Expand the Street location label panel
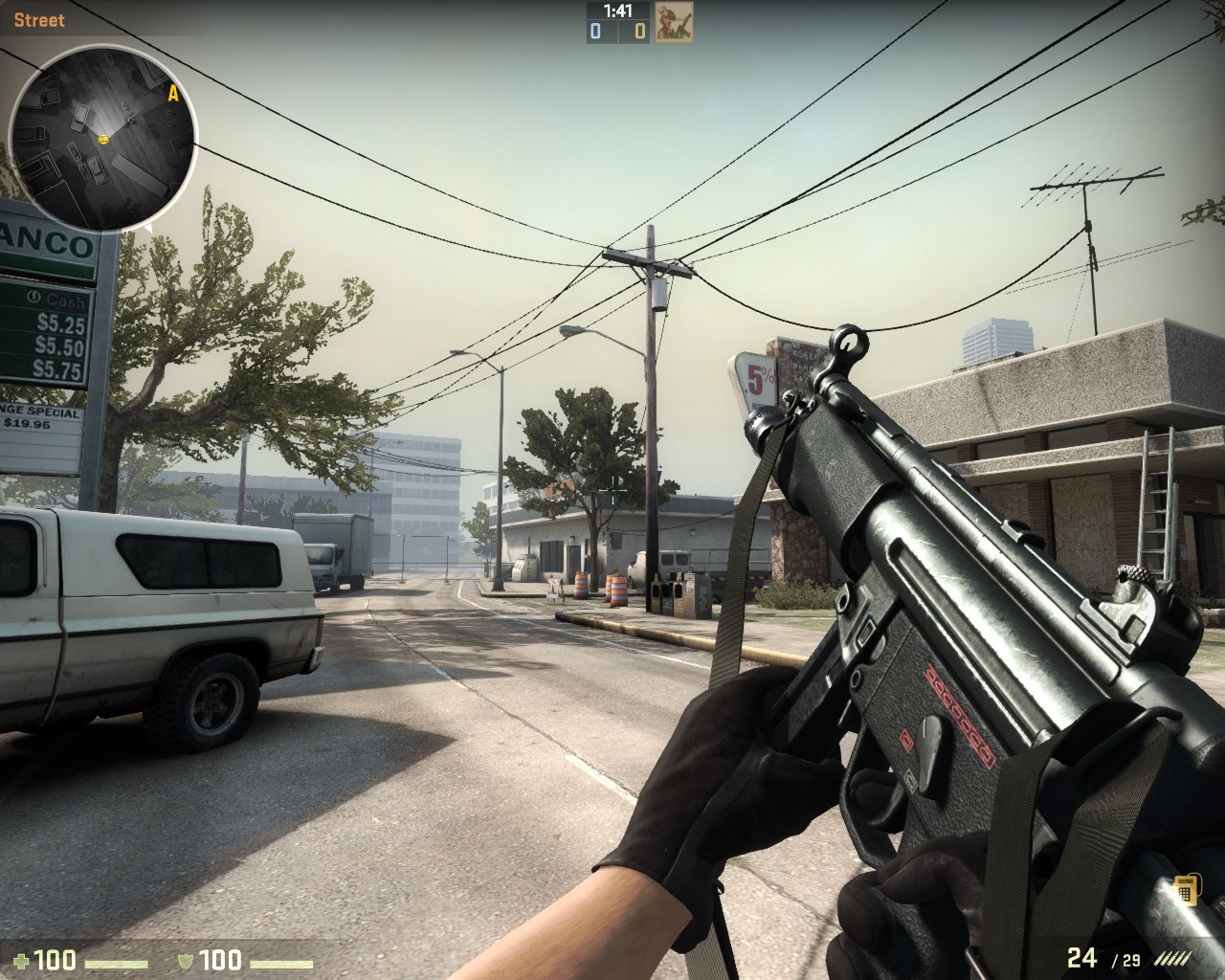1225x980 pixels. [38, 19]
